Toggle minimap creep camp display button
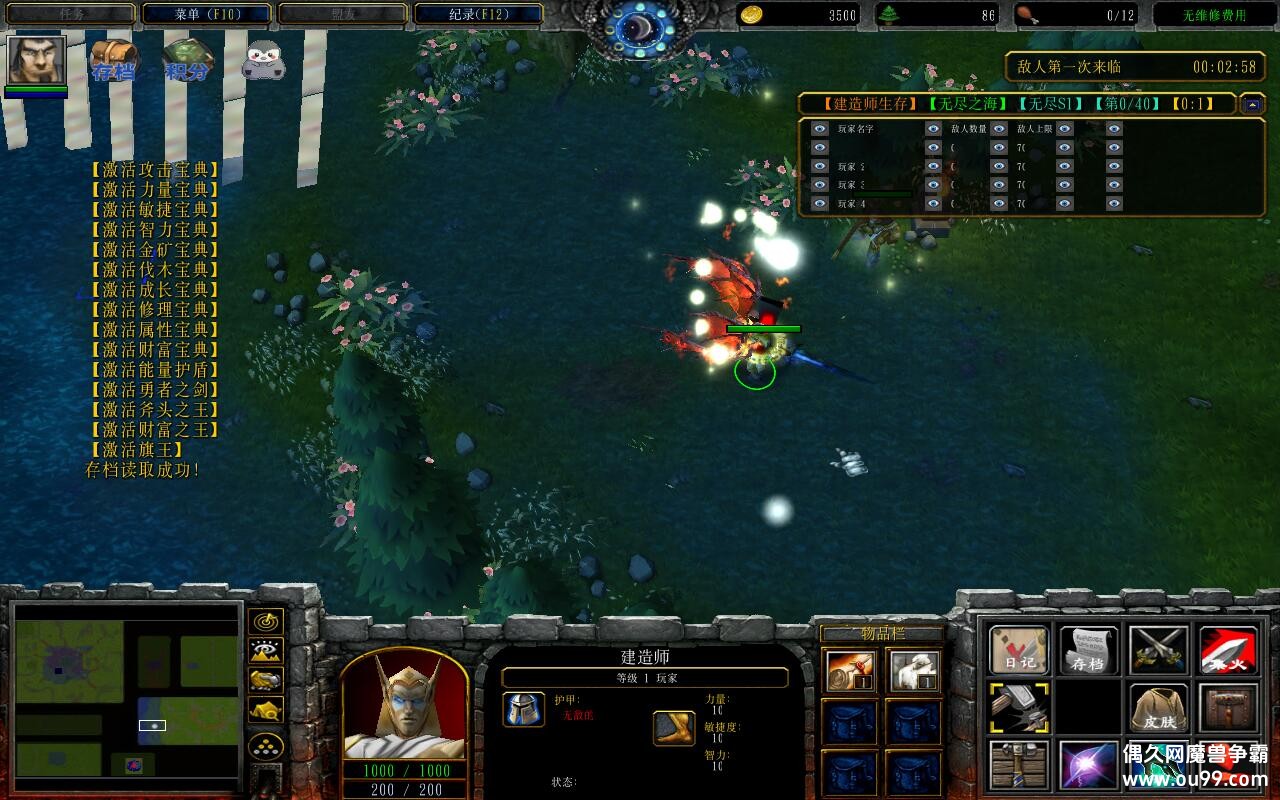This screenshot has width=1280, height=800. 265,710
